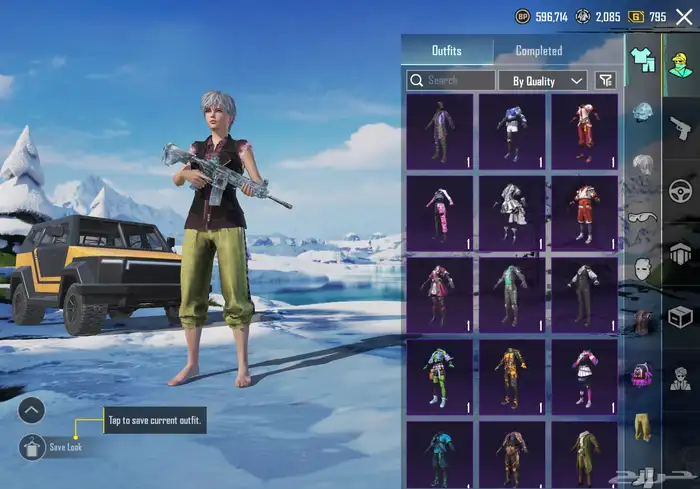Open the box crate category icon
Image resolution: width=700 pixels, height=489 pixels.
[x=681, y=317]
